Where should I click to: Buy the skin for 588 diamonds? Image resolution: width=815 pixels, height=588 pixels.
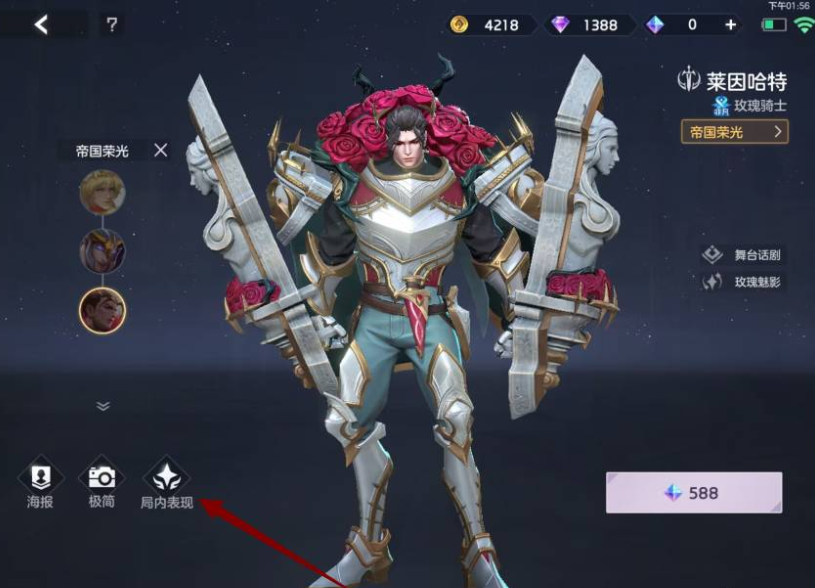coord(693,493)
